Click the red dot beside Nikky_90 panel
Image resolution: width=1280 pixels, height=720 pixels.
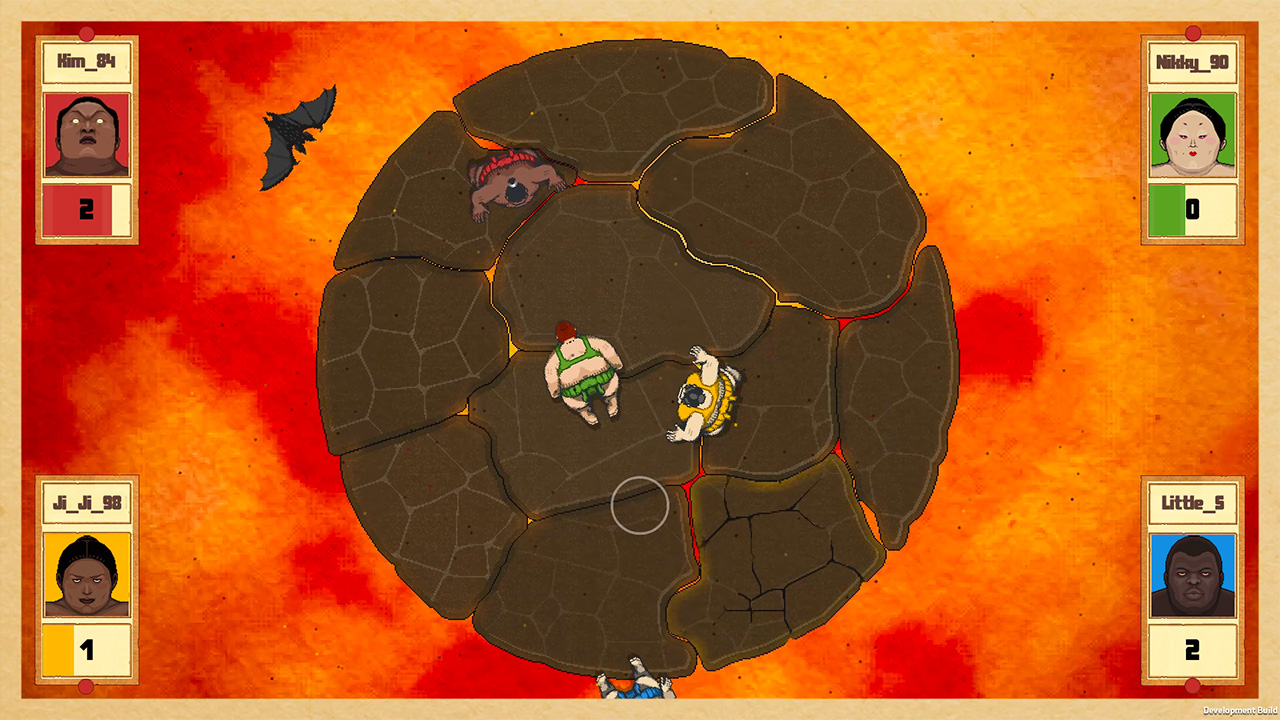(1193, 33)
